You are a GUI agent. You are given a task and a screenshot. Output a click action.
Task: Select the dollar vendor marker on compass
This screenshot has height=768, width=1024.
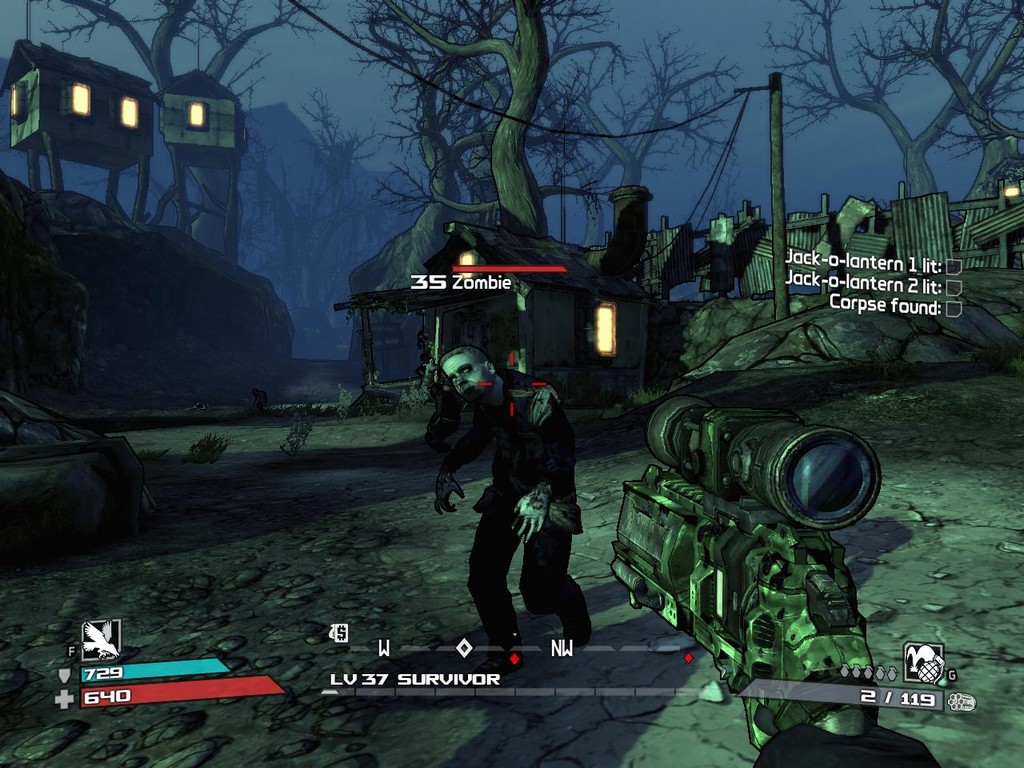[x=340, y=632]
